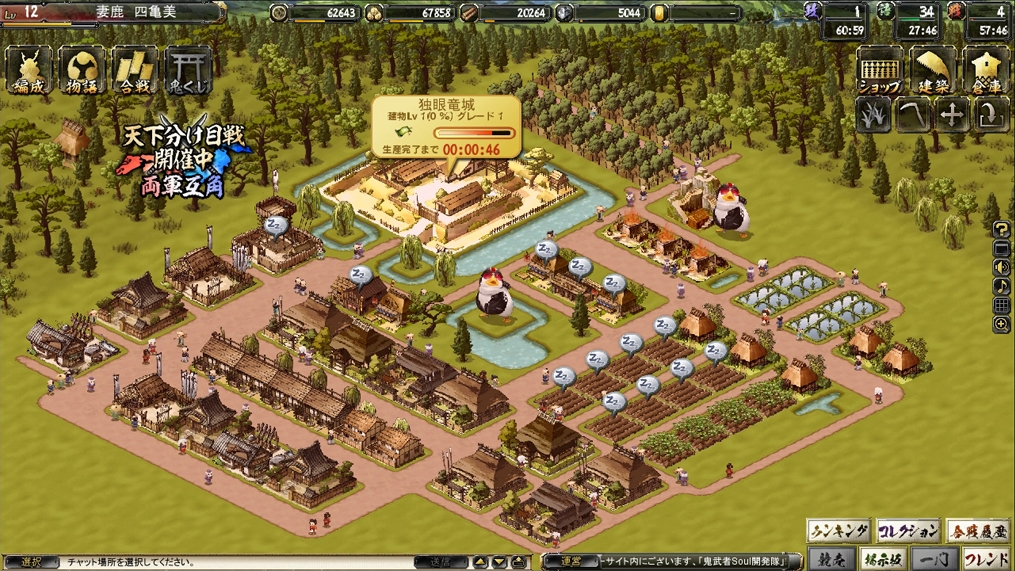Toggle sound with the speaker icon
Image resolution: width=1015 pixels, height=571 pixels.
[x=1001, y=268]
